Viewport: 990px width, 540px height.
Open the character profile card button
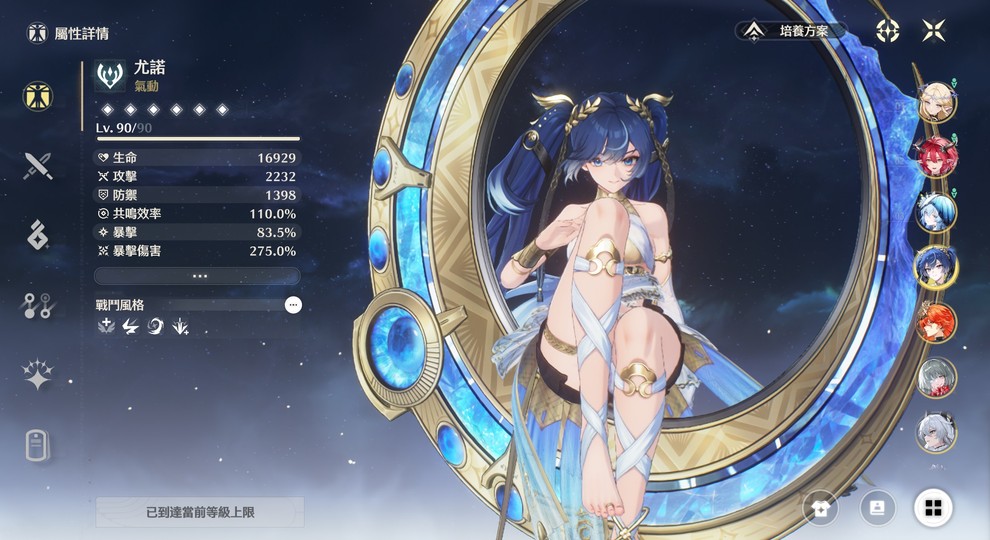click(877, 508)
